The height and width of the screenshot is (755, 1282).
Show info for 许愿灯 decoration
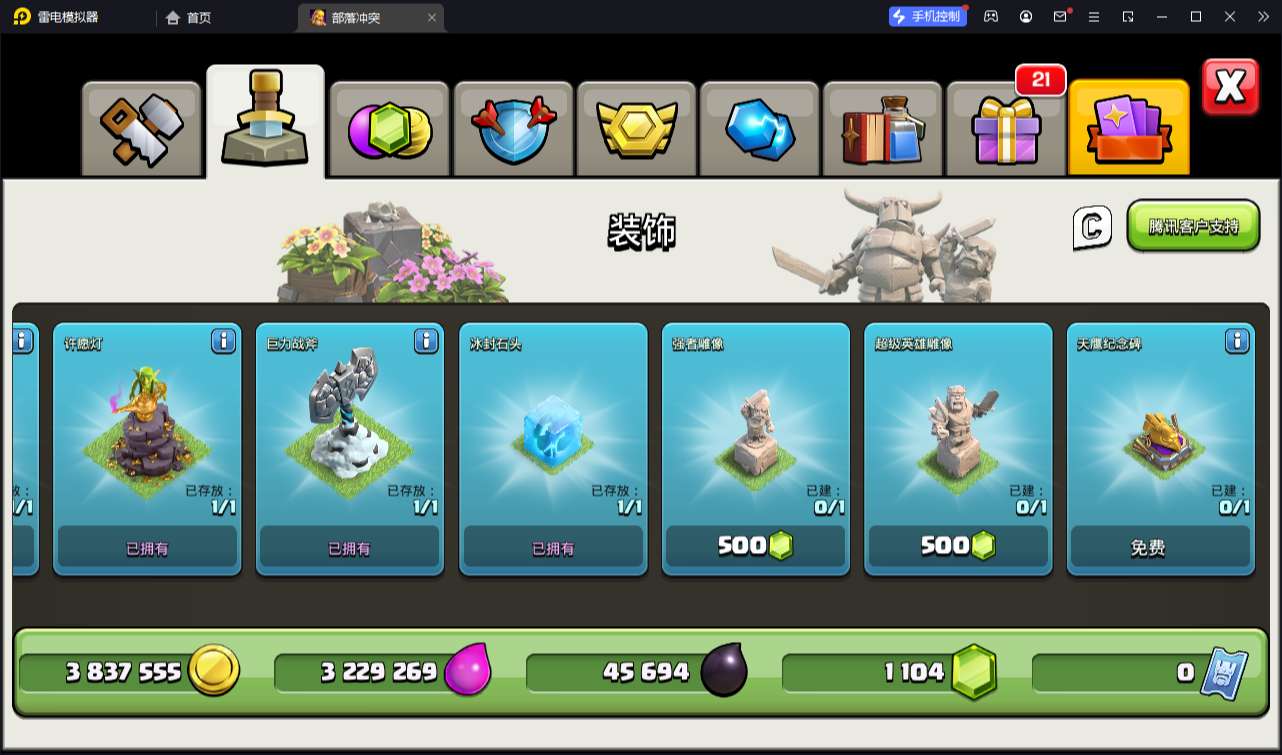(223, 342)
